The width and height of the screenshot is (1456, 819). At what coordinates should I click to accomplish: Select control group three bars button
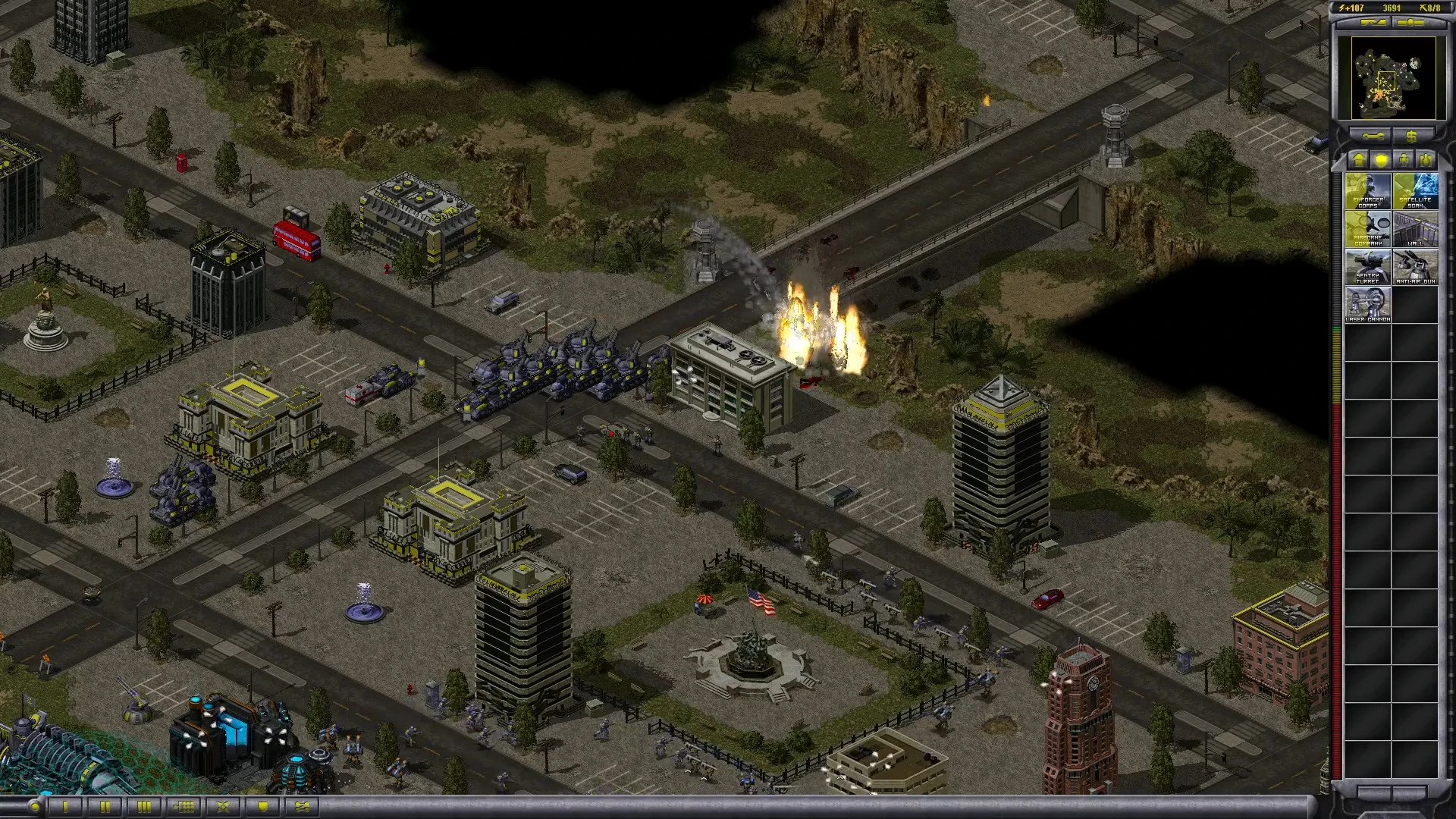click(x=144, y=806)
